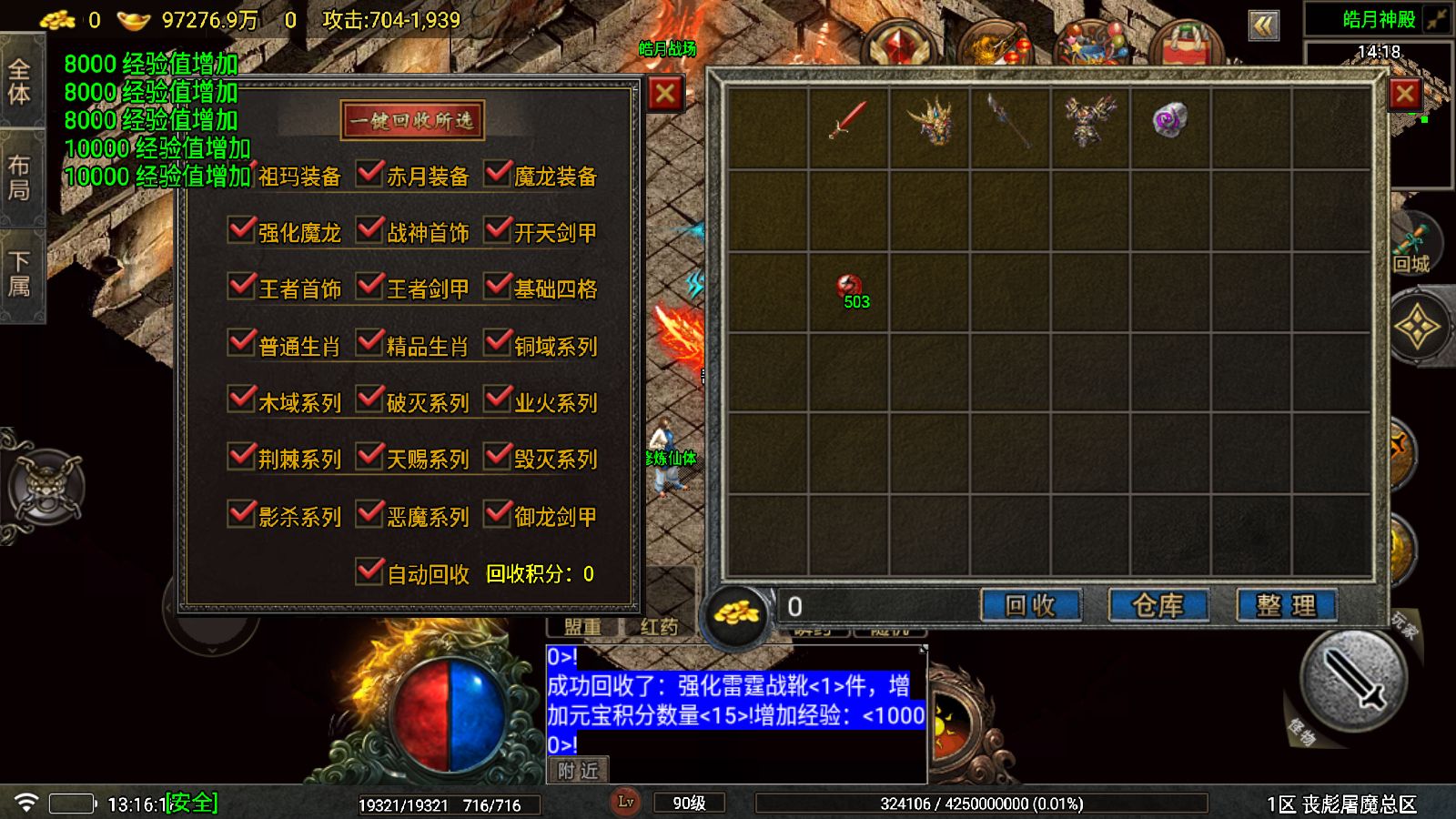Toggle 战神首饰 recycling
Image resolution: width=1456 pixels, height=819 pixels.
pos(370,230)
